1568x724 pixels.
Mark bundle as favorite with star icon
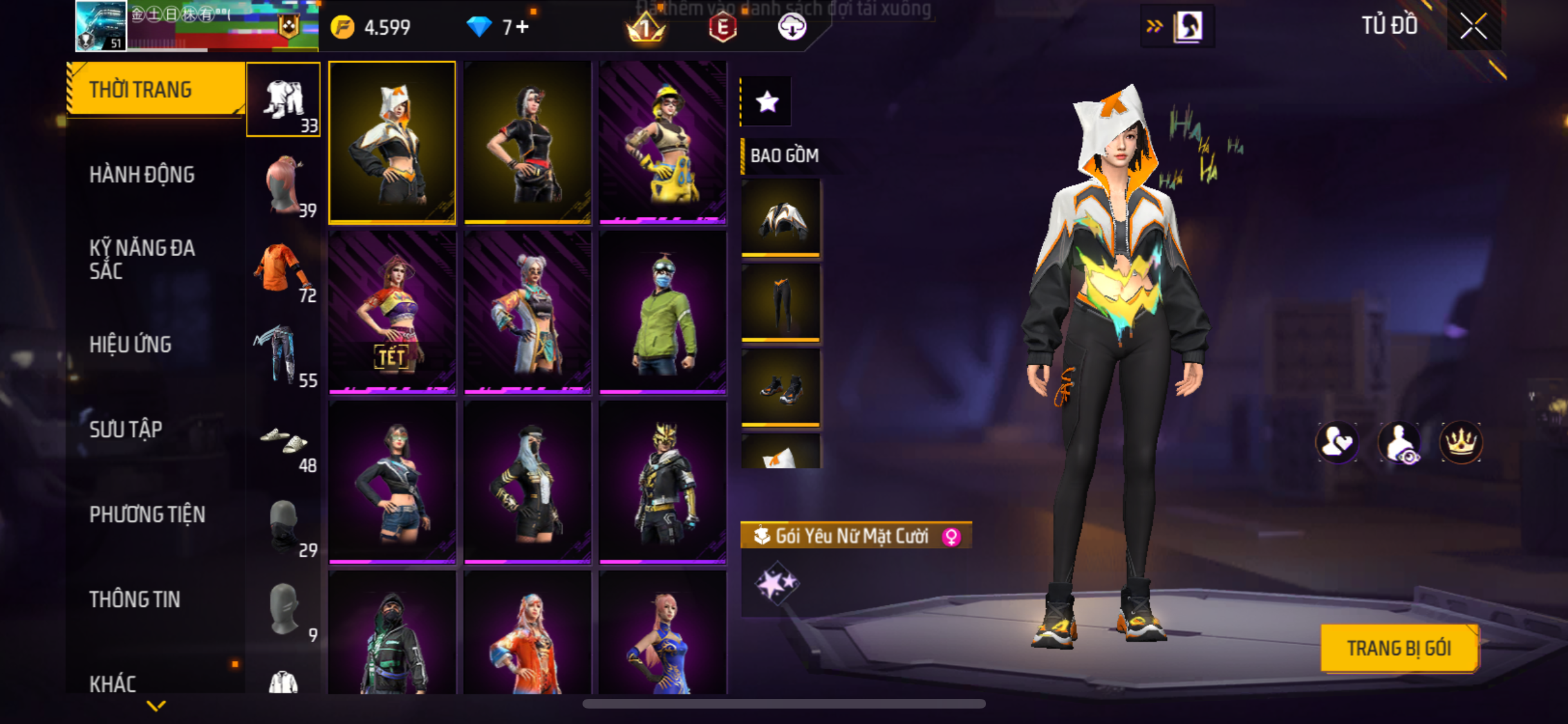pos(766,102)
